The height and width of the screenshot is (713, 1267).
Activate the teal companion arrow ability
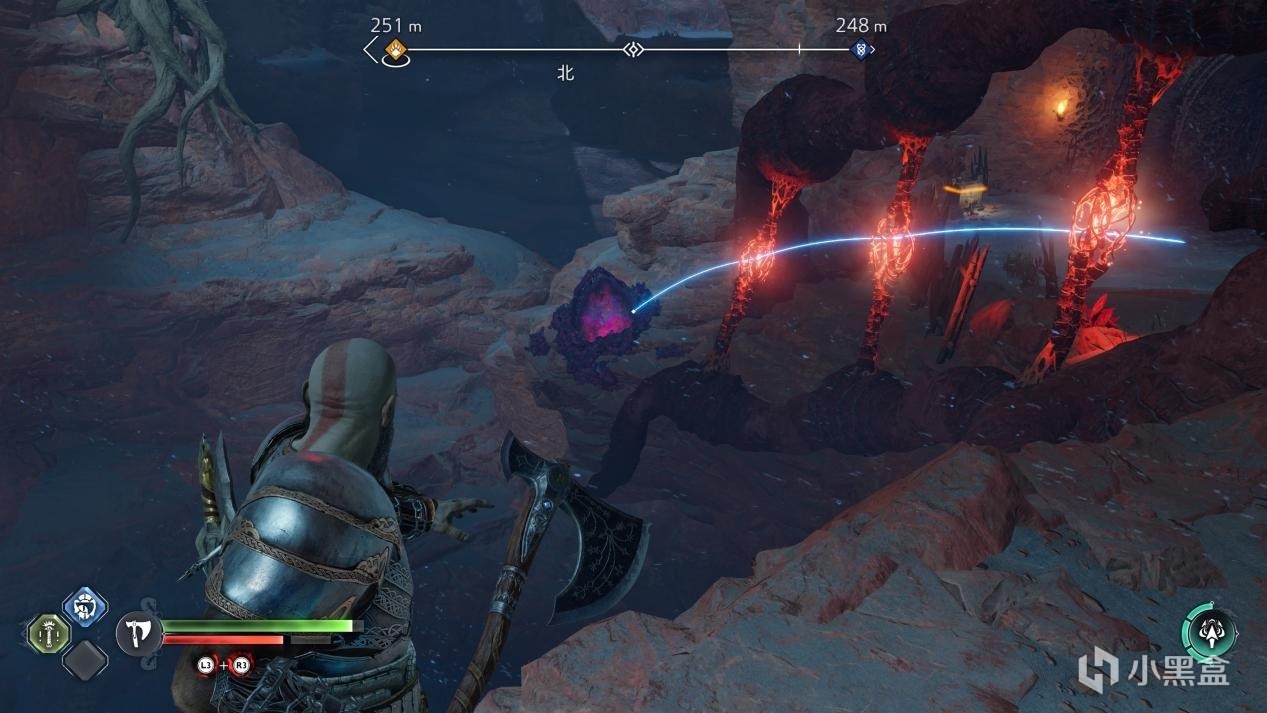tap(1208, 632)
